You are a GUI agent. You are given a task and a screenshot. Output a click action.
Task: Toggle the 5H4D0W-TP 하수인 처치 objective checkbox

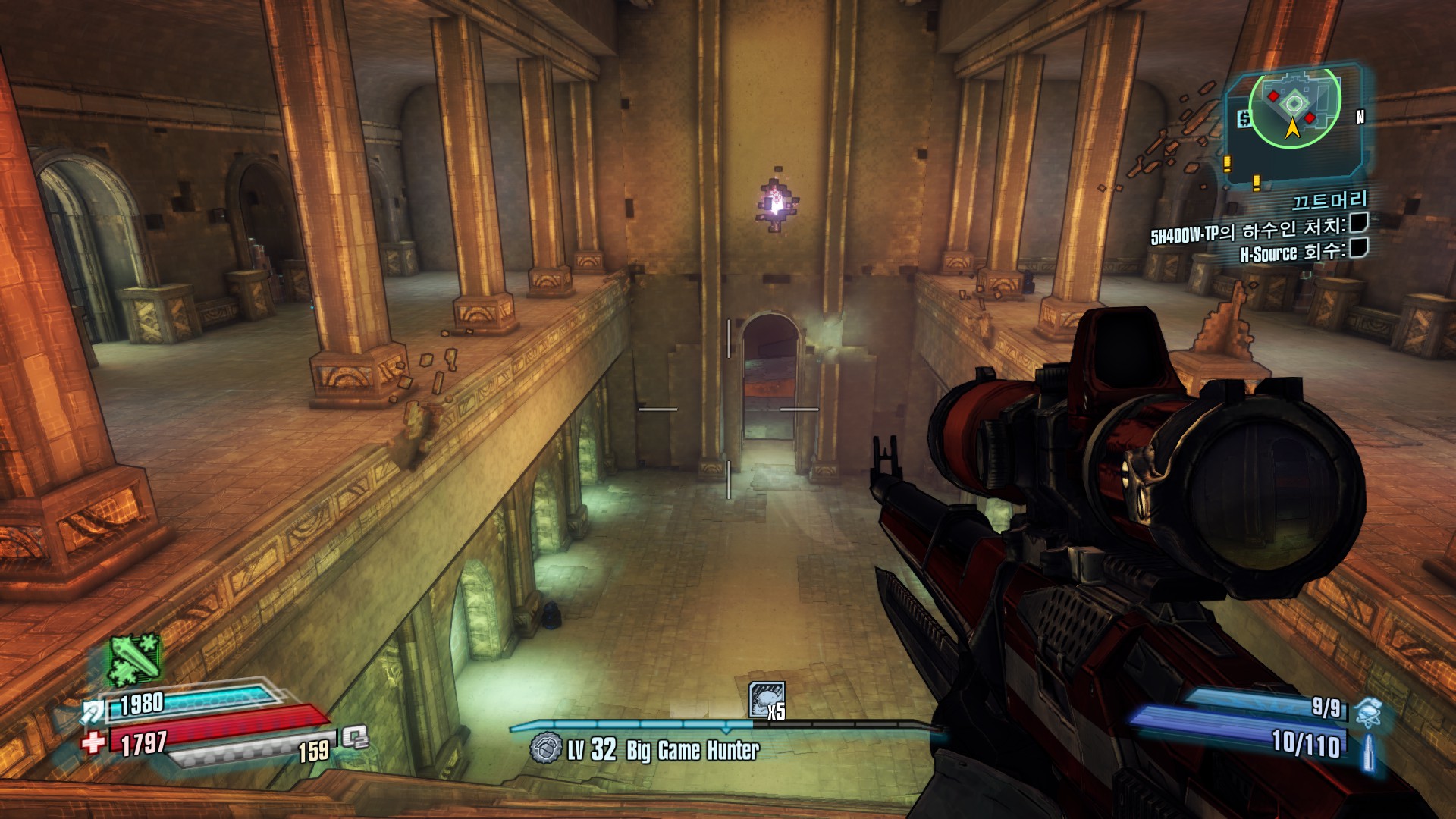(x=1358, y=223)
